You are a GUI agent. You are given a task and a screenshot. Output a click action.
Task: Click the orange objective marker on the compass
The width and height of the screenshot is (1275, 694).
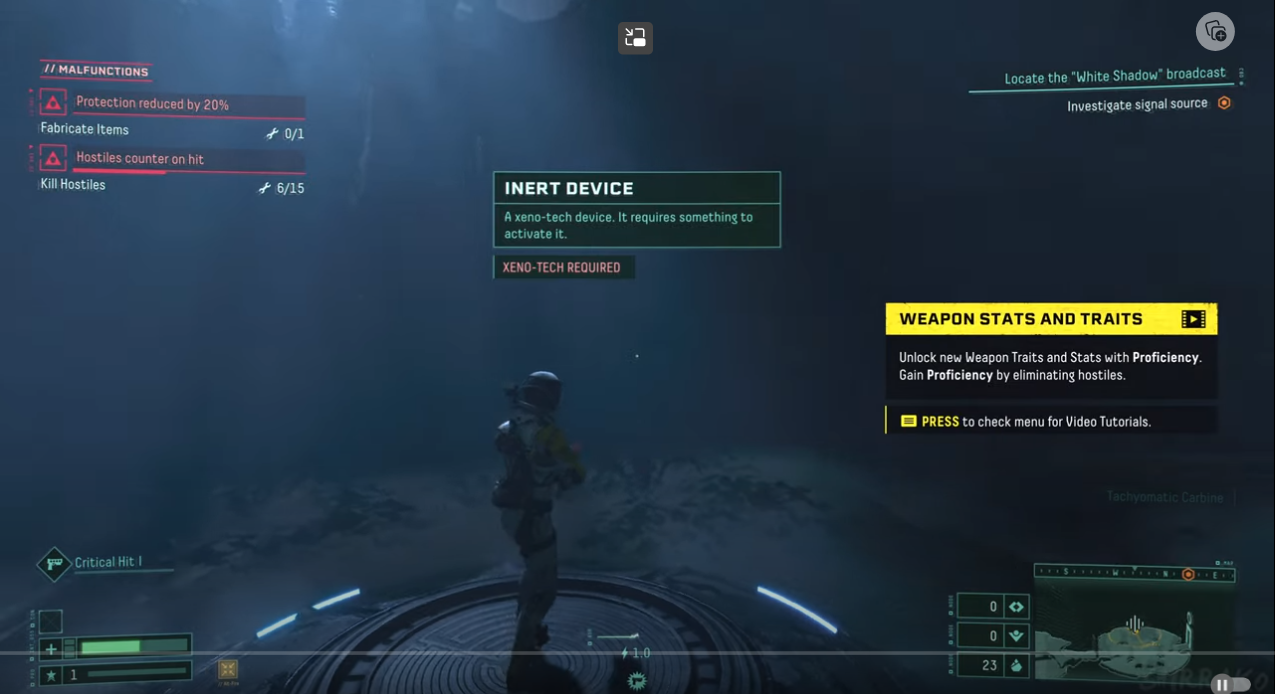click(1188, 574)
